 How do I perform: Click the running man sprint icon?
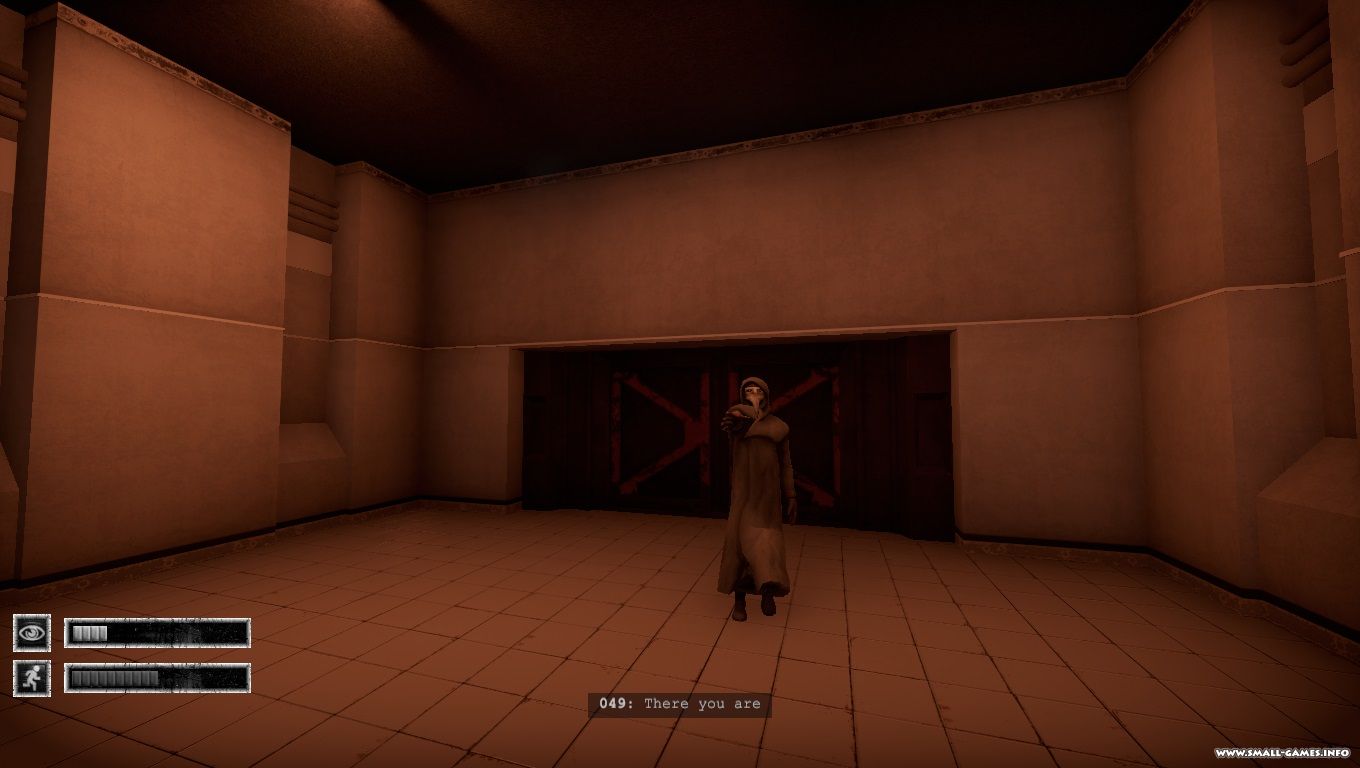point(32,678)
